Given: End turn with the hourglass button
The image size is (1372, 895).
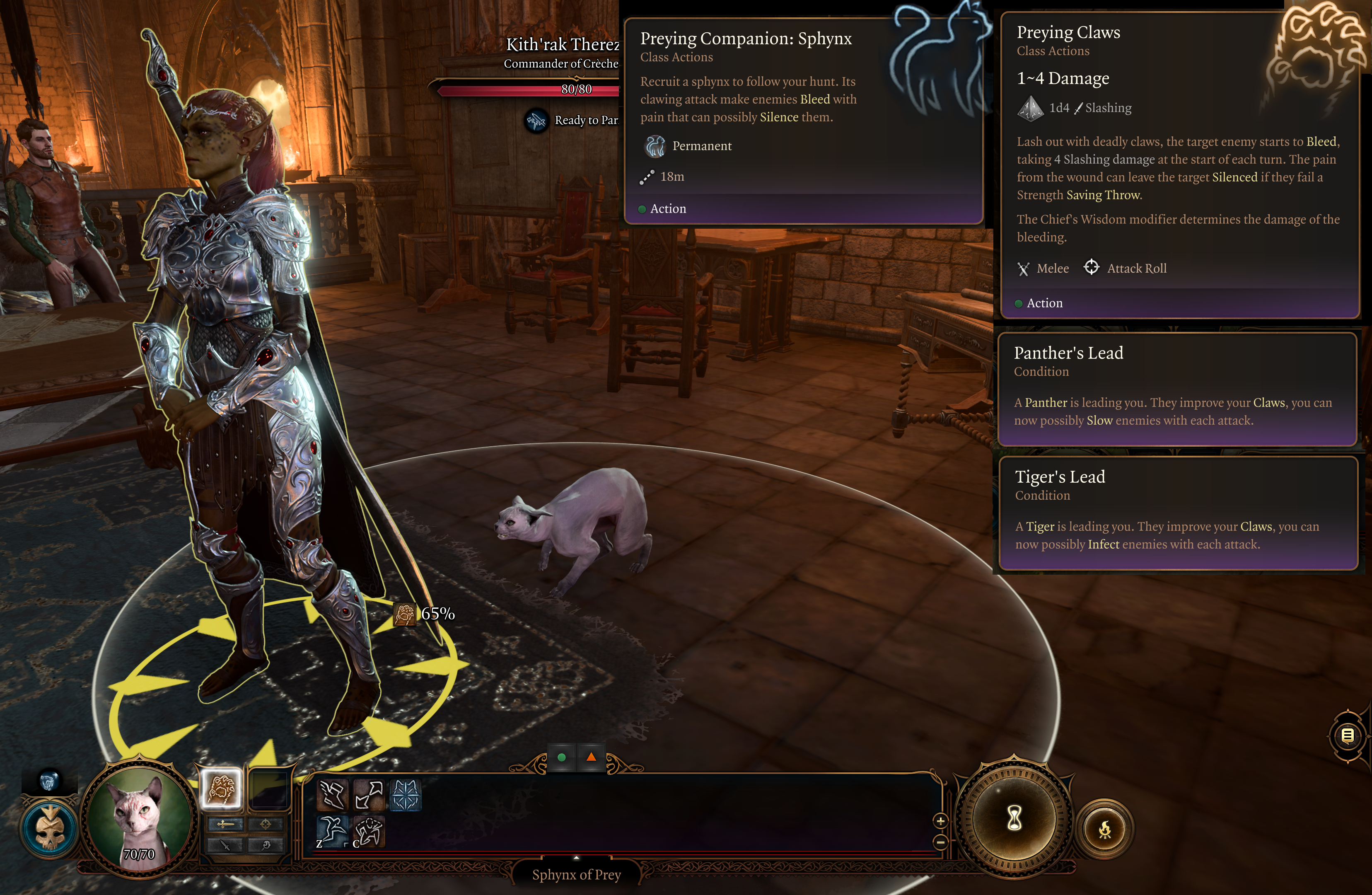Looking at the screenshot, I should pos(1014,818).
